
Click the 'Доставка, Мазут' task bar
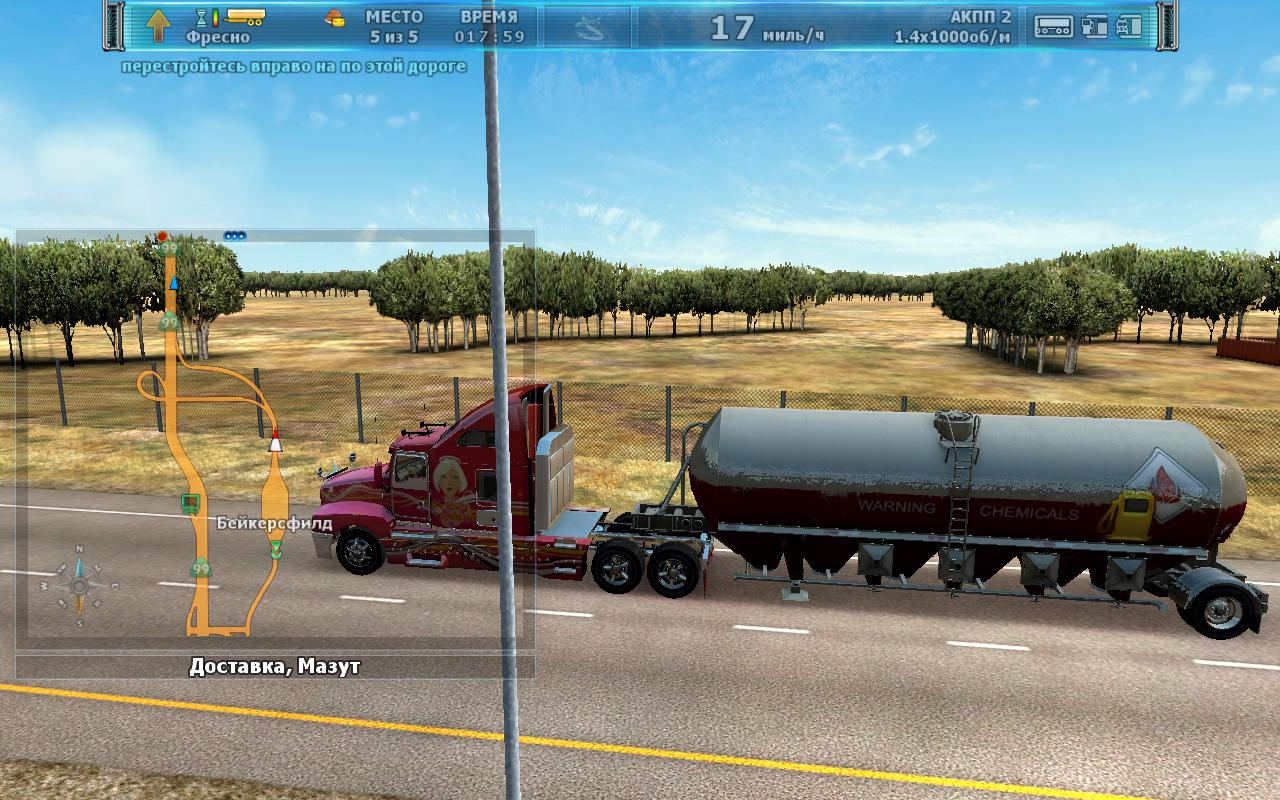click(x=274, y=666)
